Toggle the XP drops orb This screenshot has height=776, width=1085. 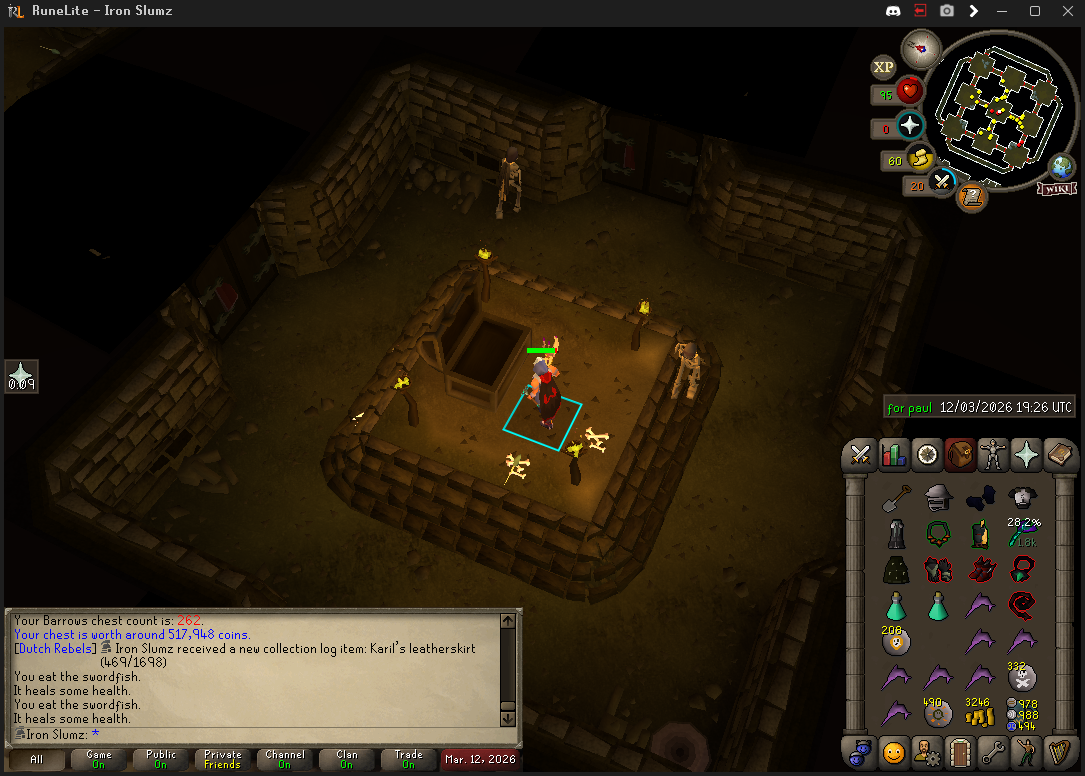pyautogui.click(x=883, y=68)
